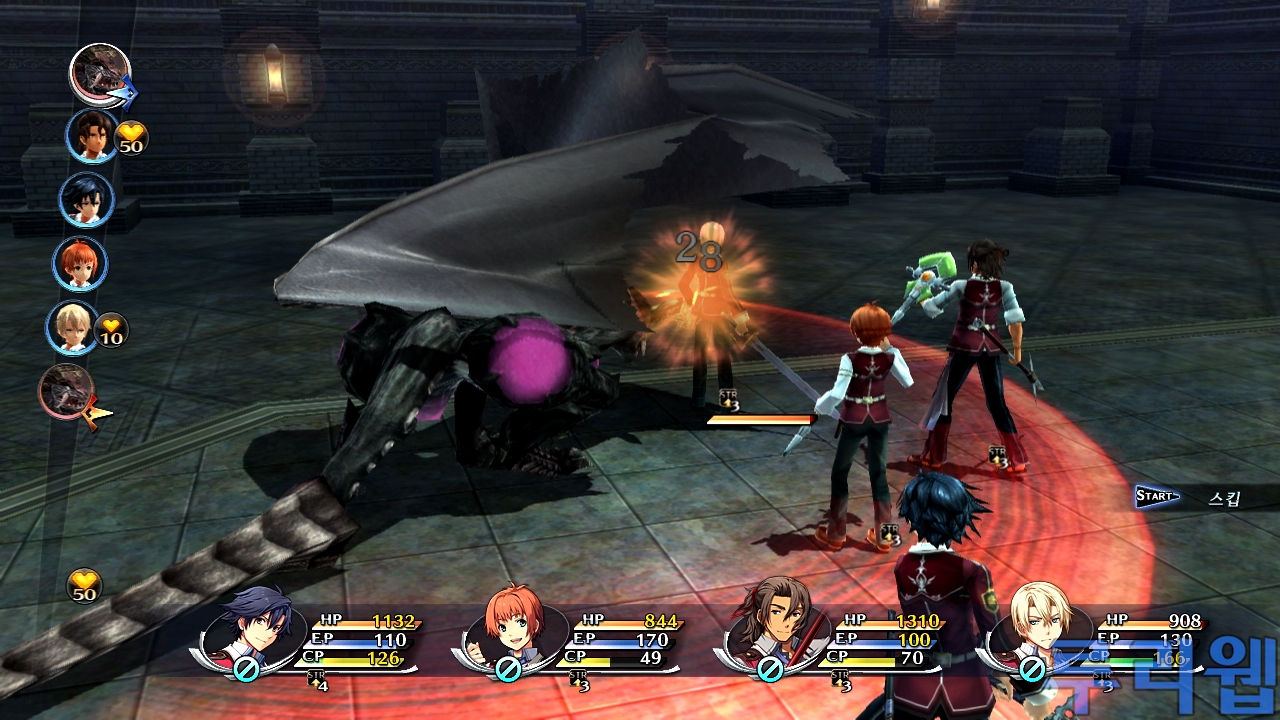Choose Elliot's orange-haired turn order portrait
1280x720 pixels.
[x=80, y=263]
